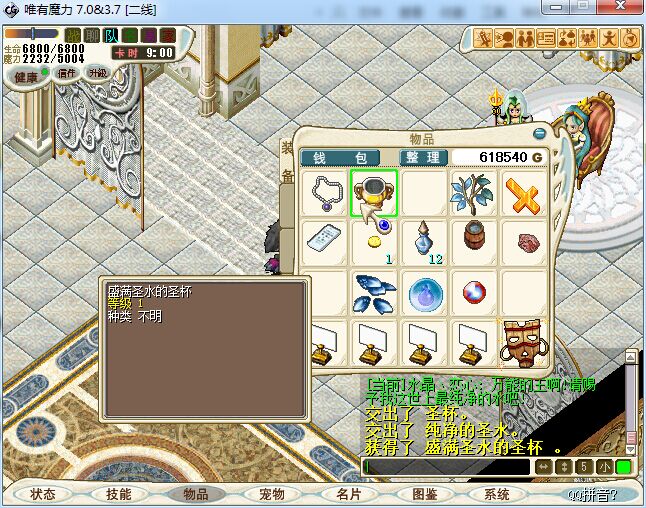Image resolution: width=646 pixels, height=508 pixels.
Task: Select the holy chalice item slot
Action: click(374, 193)
